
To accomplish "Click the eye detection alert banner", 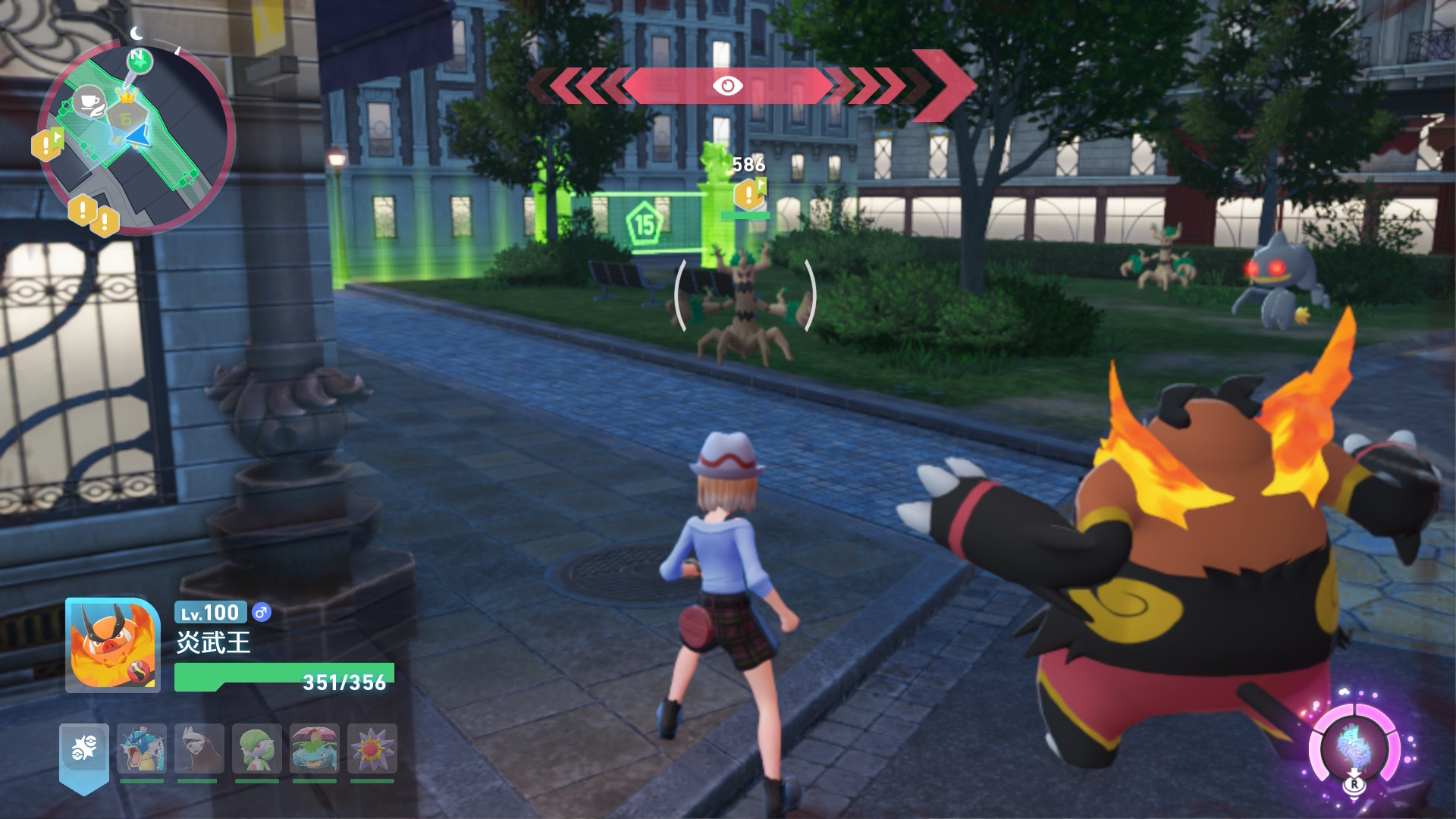I will click(x=727, y=86).
